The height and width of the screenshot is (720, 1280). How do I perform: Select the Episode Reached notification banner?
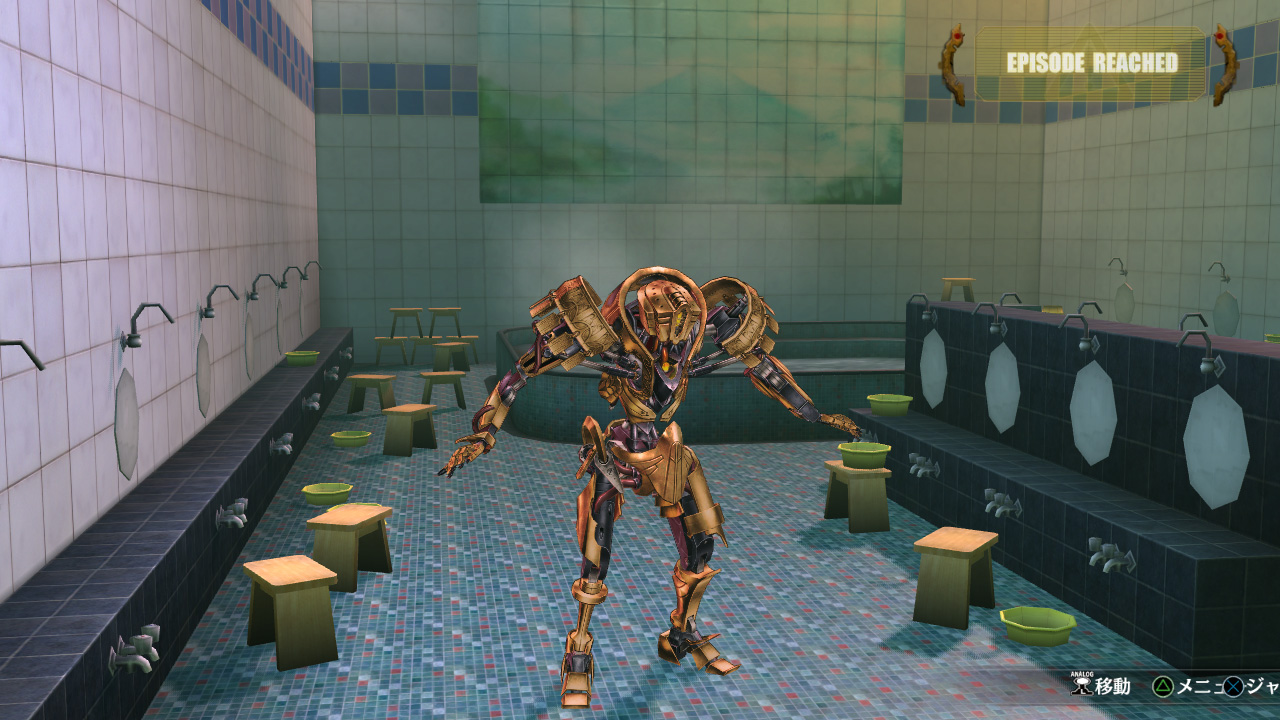1090,63
